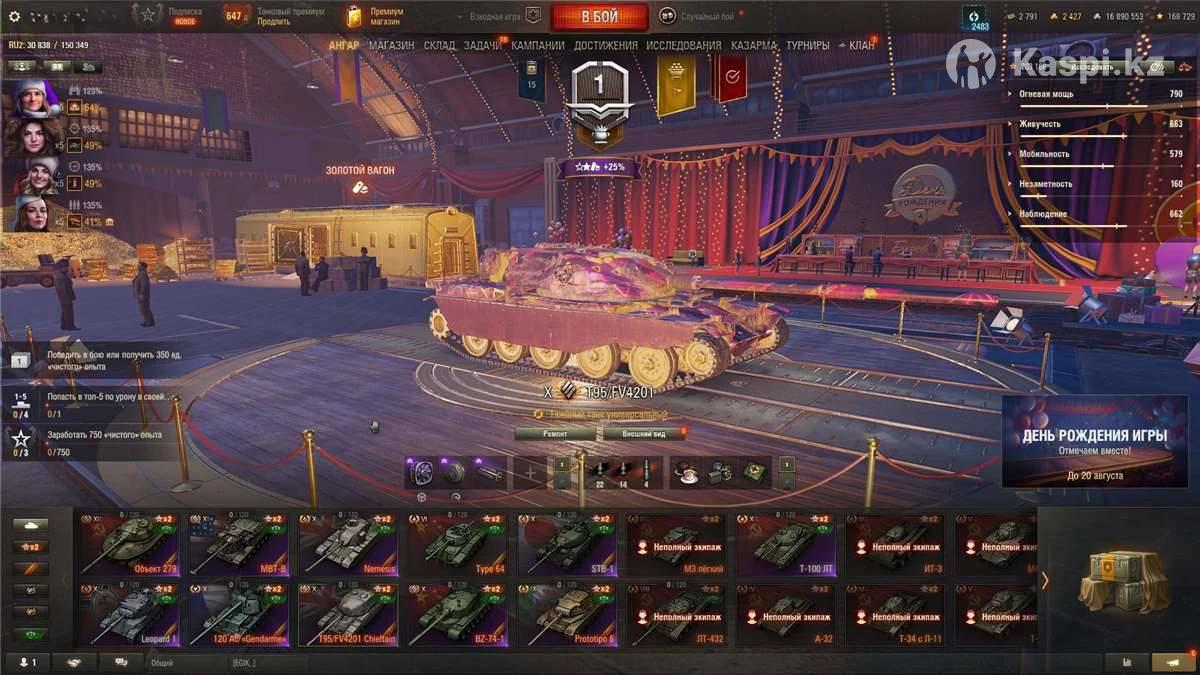1200x675 pixels.
Task: Choose the Leopard 1 tank
Action: click(129, 614)
